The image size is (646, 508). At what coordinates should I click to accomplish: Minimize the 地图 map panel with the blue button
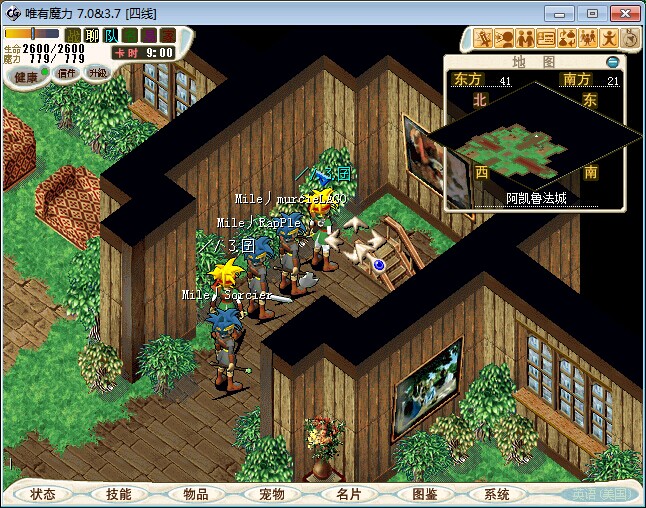613,62
